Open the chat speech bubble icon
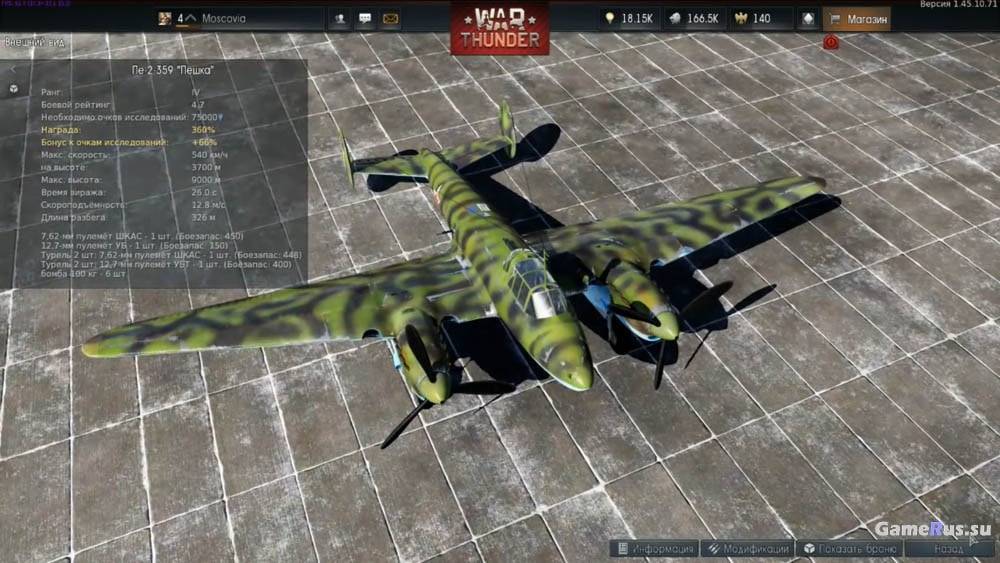 point(365,18)
